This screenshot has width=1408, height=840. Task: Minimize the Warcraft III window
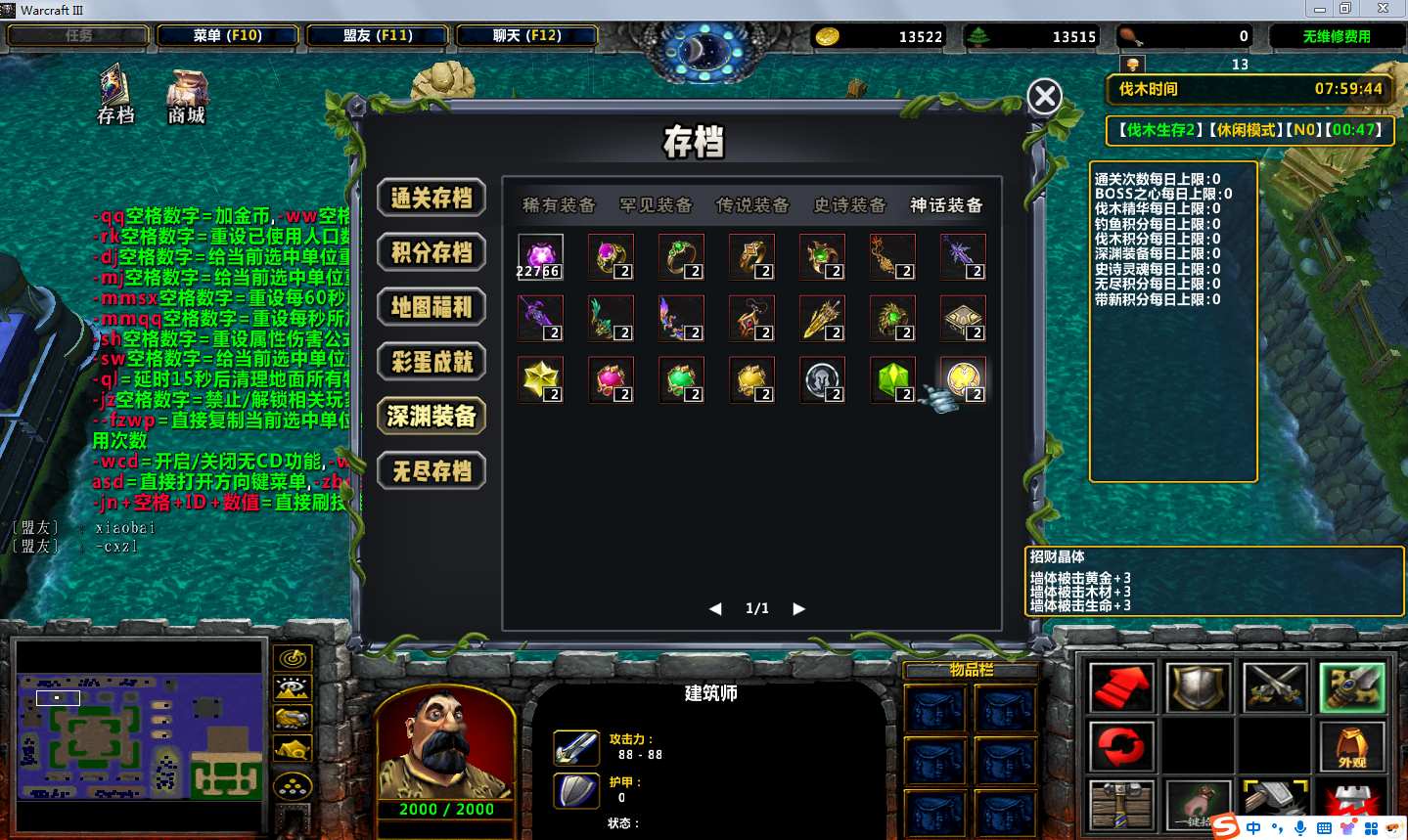pos(1319,9)
